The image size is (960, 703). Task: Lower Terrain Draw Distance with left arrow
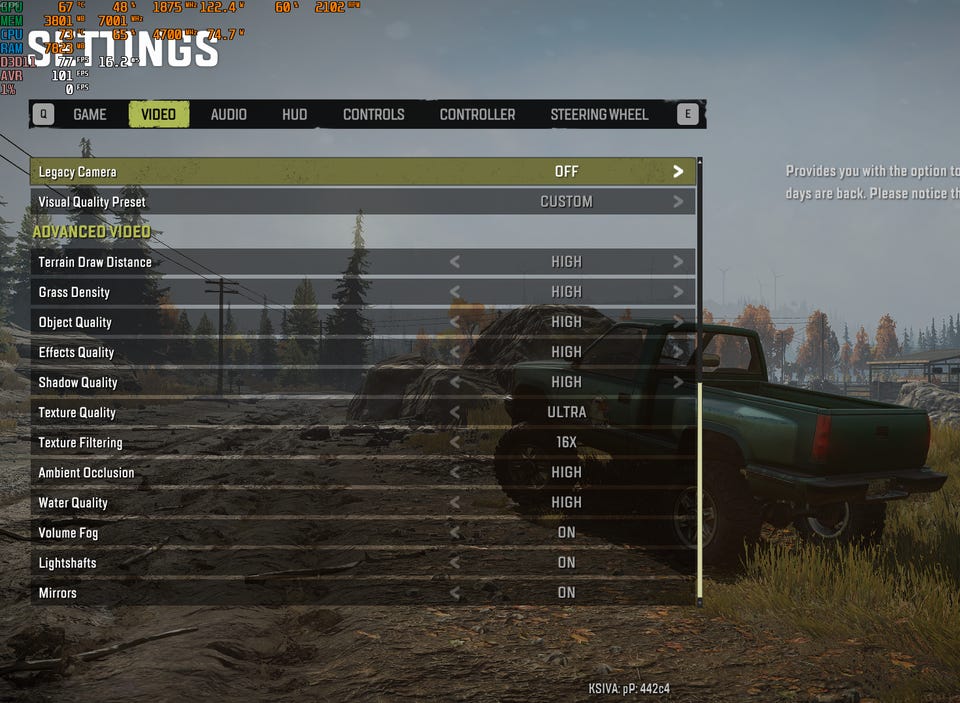click(x=455, y=262)
